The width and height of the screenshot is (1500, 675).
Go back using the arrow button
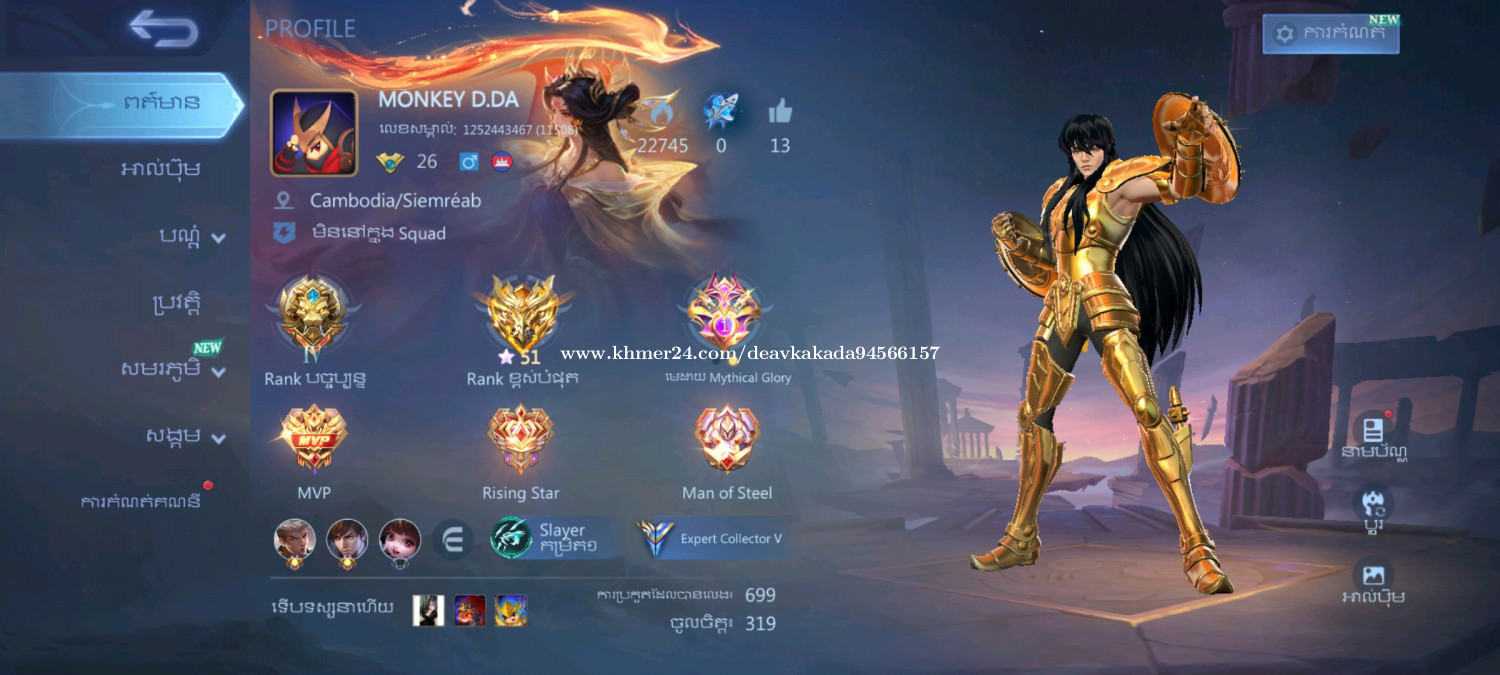point(163,29)
